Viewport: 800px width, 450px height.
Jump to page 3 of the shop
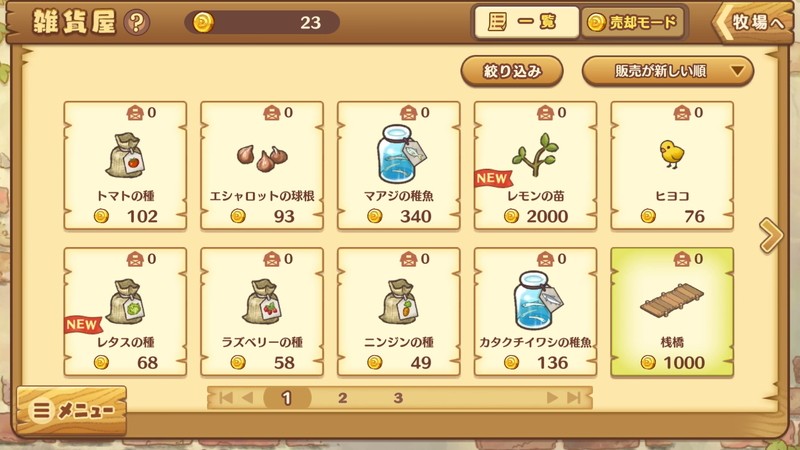pyautogui.click(x=397, y=398)
